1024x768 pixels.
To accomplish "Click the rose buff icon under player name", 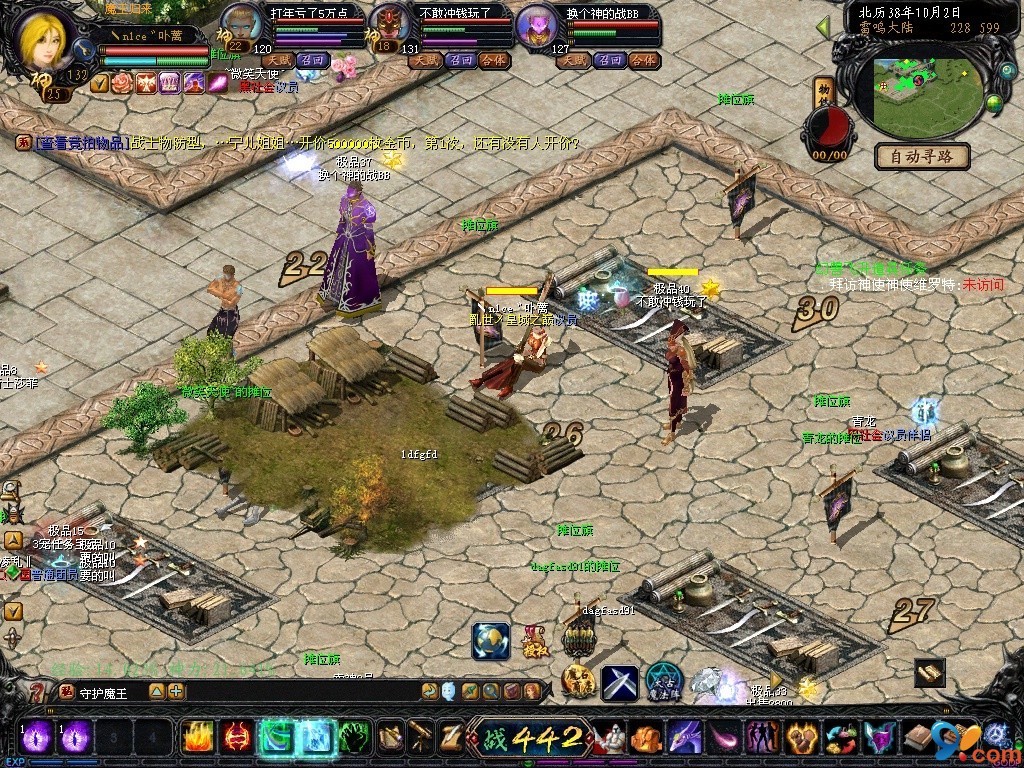I will pos(122,83).
